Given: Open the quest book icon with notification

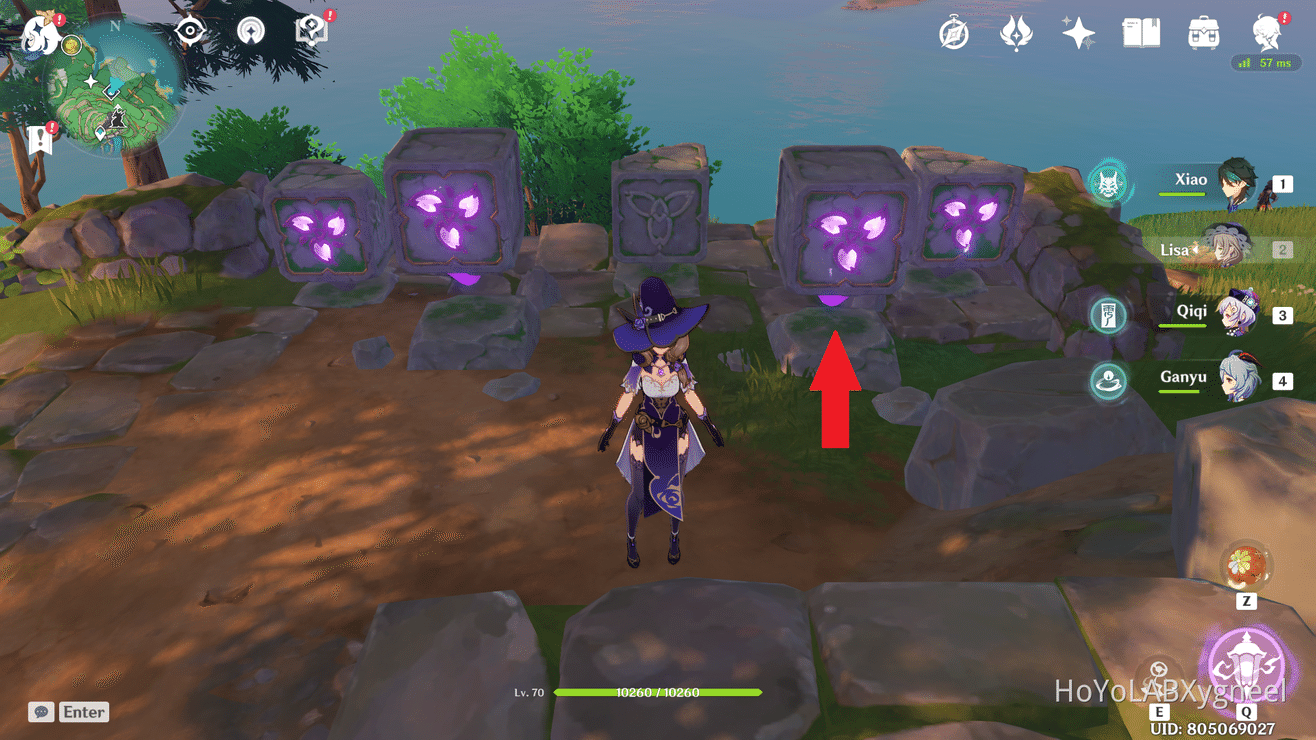Looking at the screenshot, I should point(310,30).
